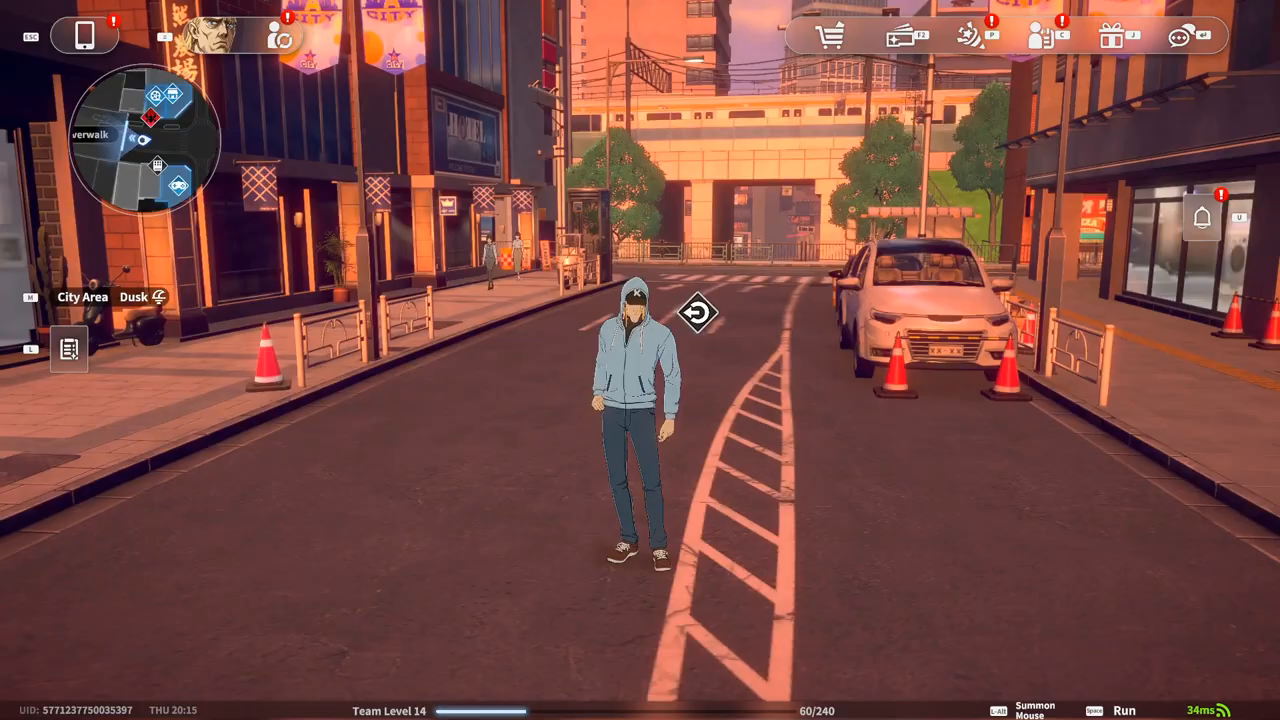Open the tickets panel bound to F2
This screenshot has height=720, width=1280.
pos(900,38)
